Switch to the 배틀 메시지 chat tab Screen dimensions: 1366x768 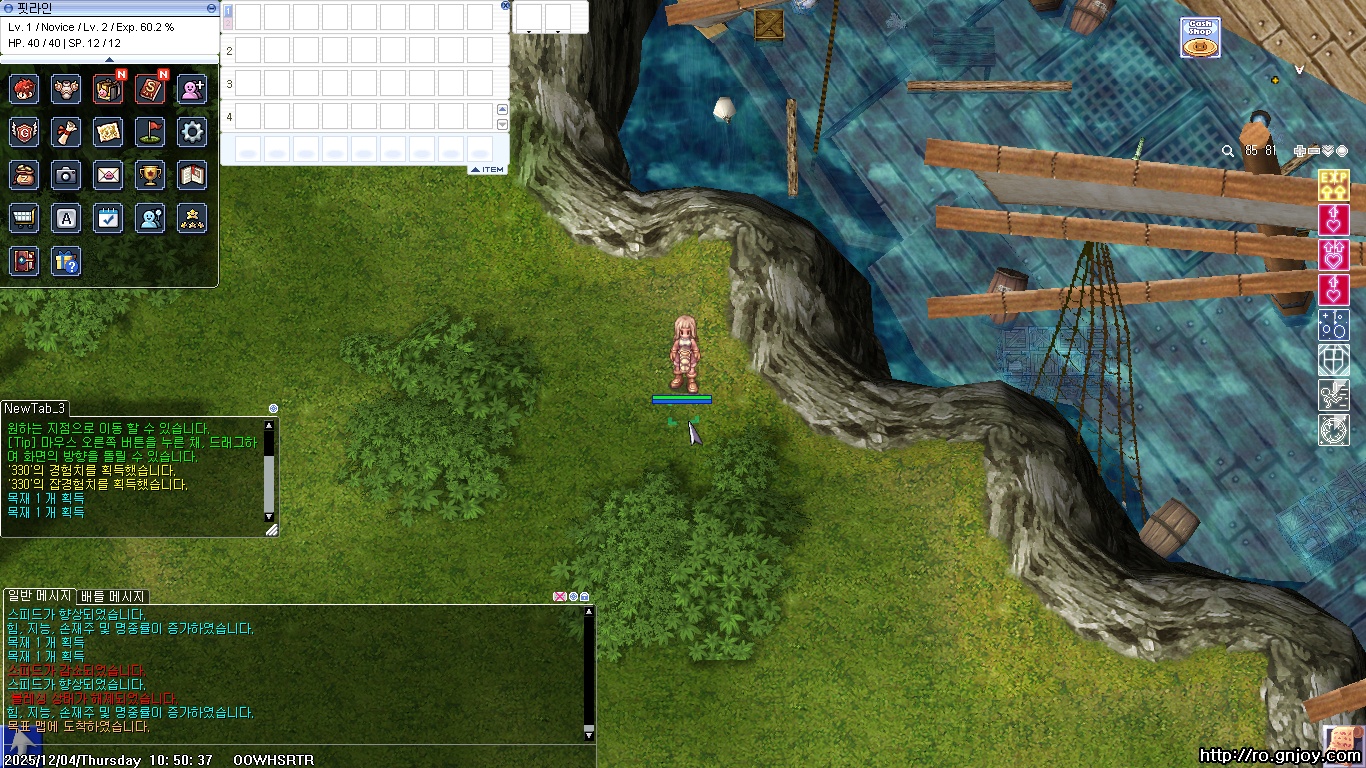(113, 597)
